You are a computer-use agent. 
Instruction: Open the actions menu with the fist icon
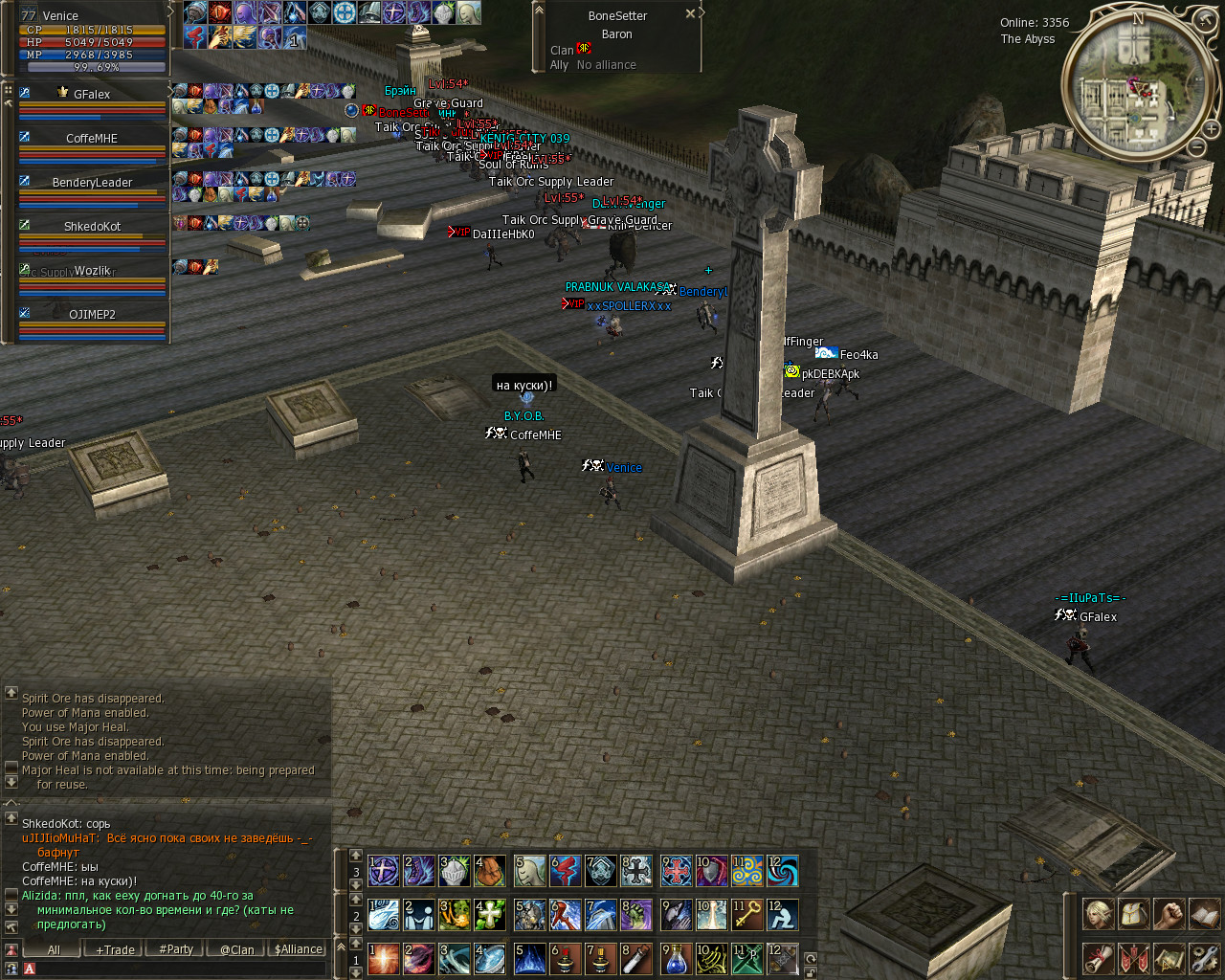coord(1169,914)
